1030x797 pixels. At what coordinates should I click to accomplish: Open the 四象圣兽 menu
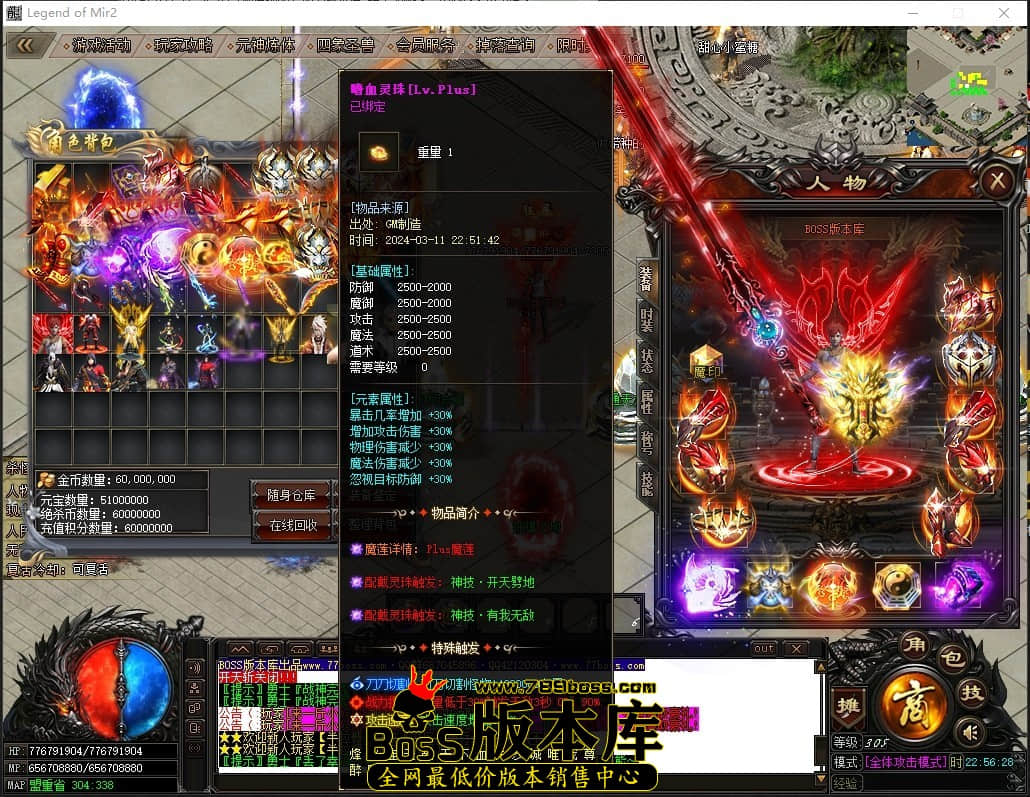(x=345, y=45)
